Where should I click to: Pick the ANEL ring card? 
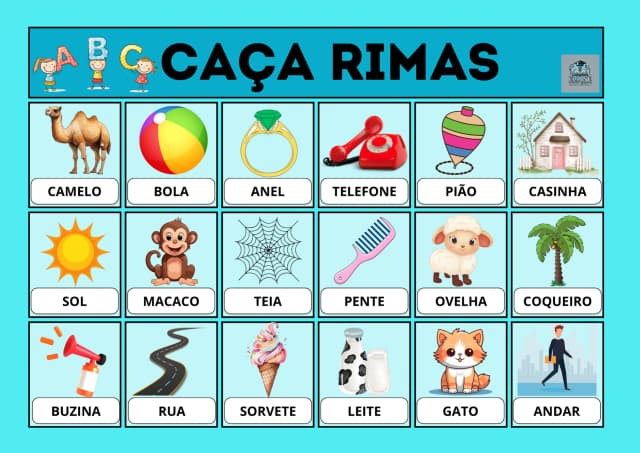[x=268, y=155]
